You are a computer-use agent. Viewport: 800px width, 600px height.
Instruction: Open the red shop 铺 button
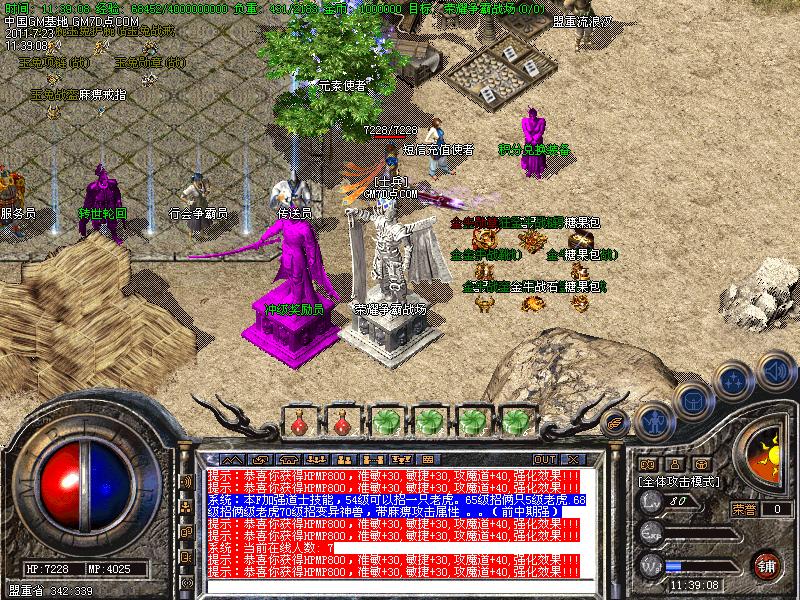pos(767,563)
